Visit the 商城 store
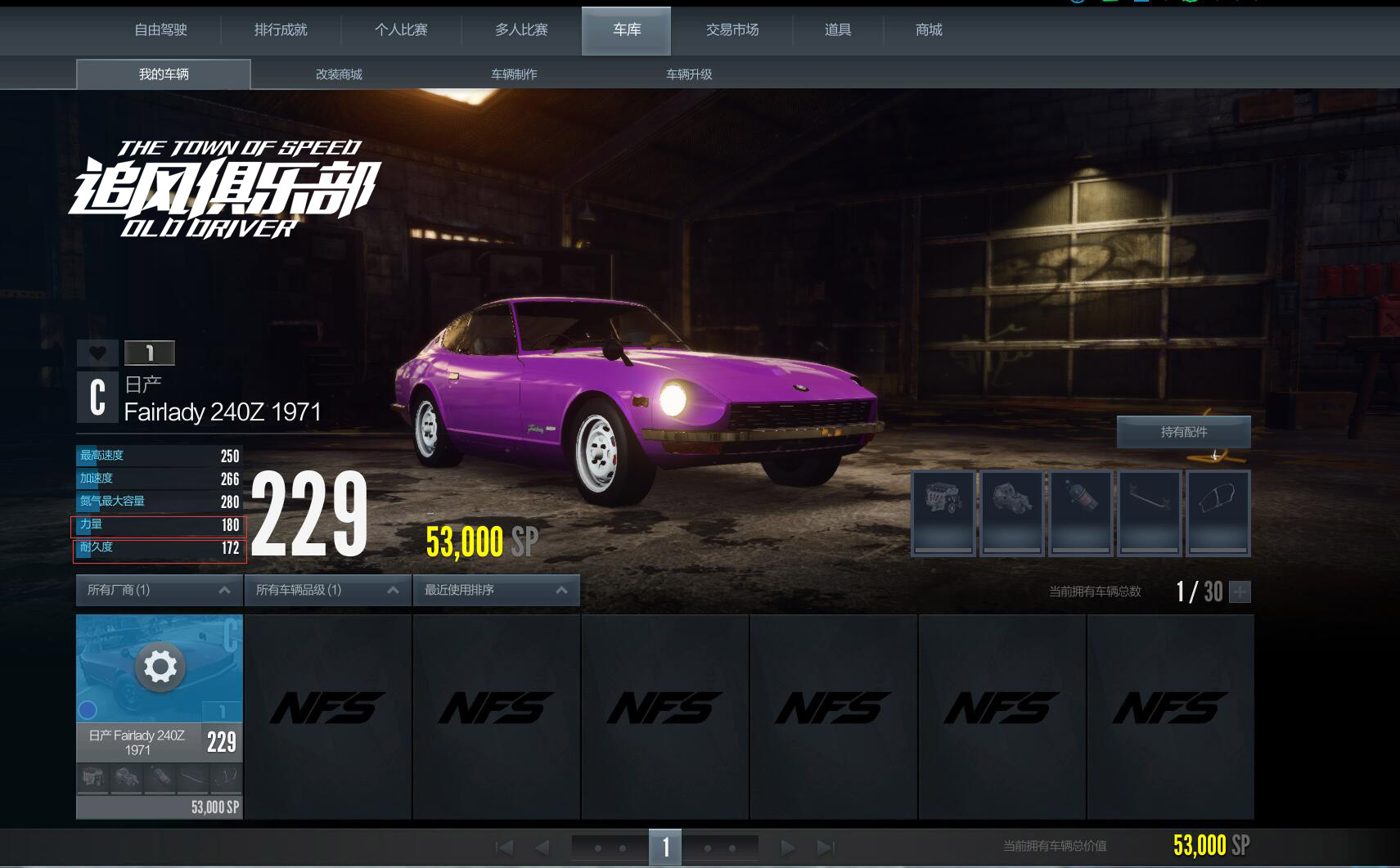The image size is (1400, 868). (929, 30)
